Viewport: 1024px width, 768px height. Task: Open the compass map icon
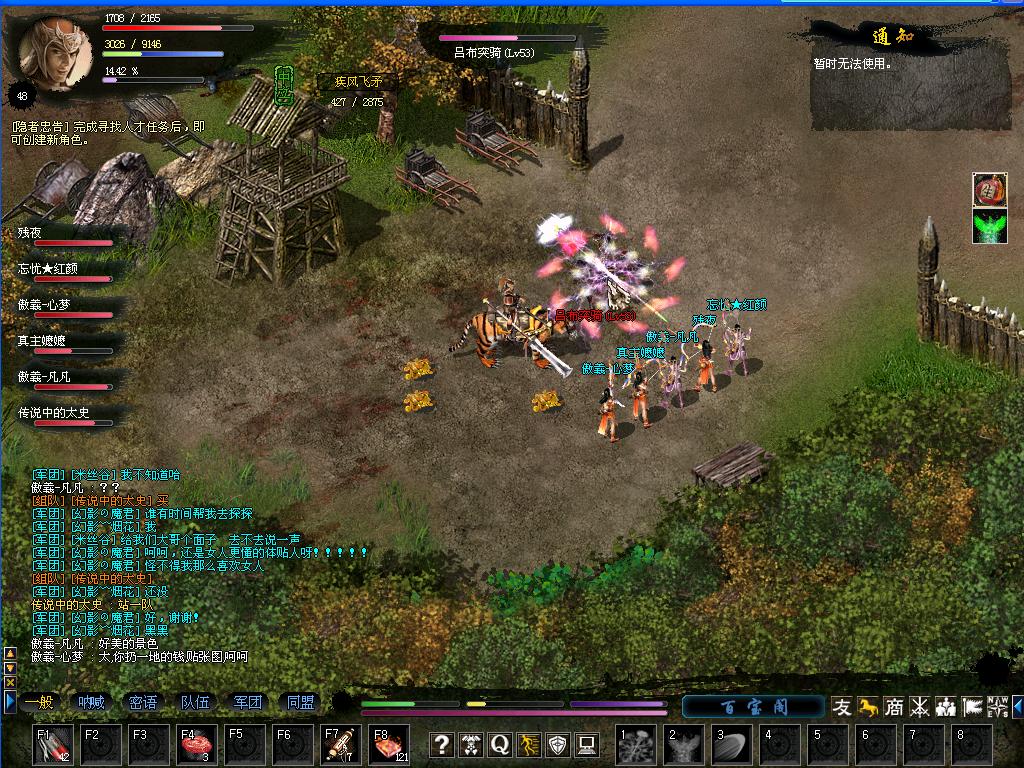point(997,707)
